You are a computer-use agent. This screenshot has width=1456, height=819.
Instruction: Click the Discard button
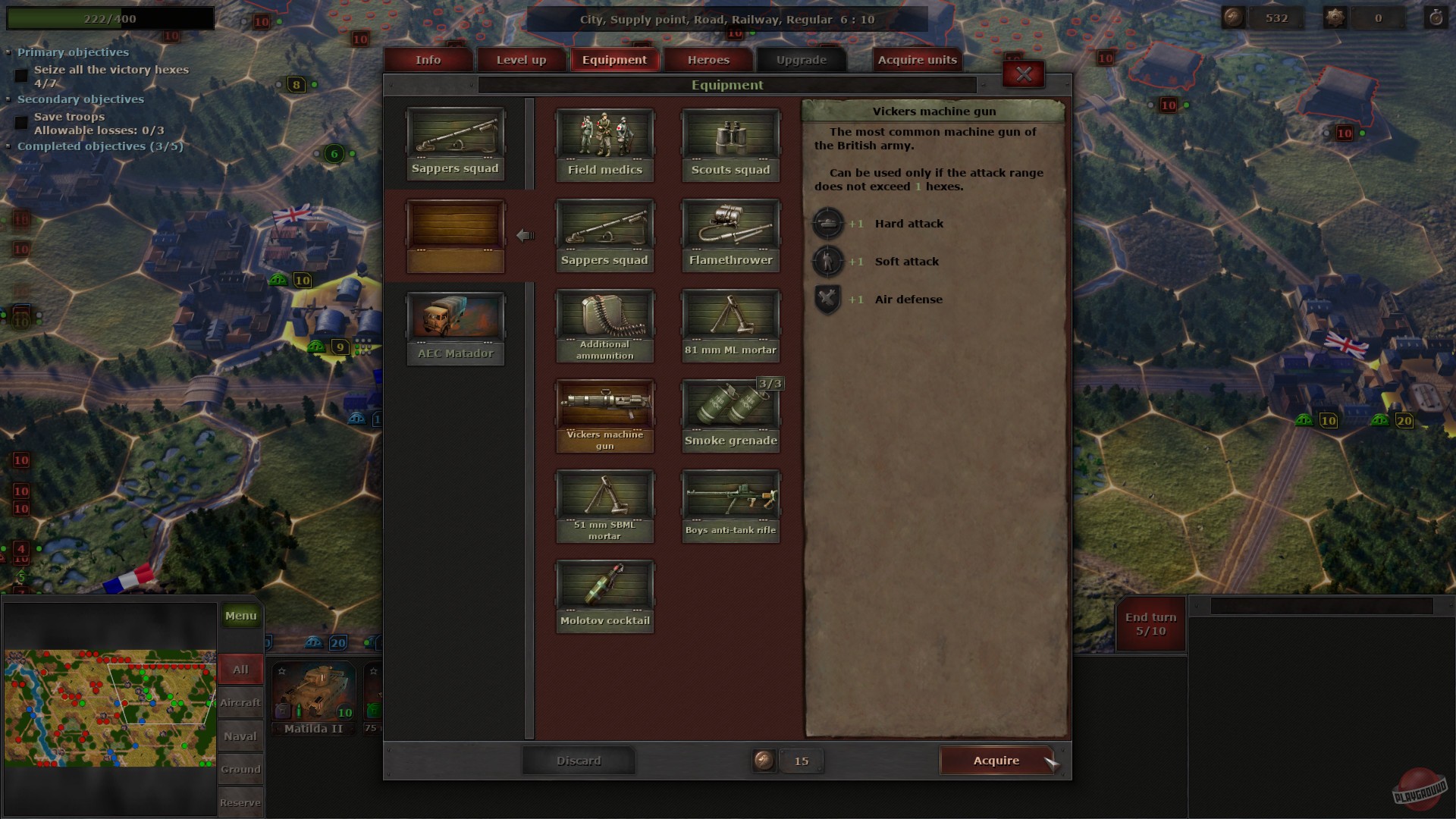point(579,761)
